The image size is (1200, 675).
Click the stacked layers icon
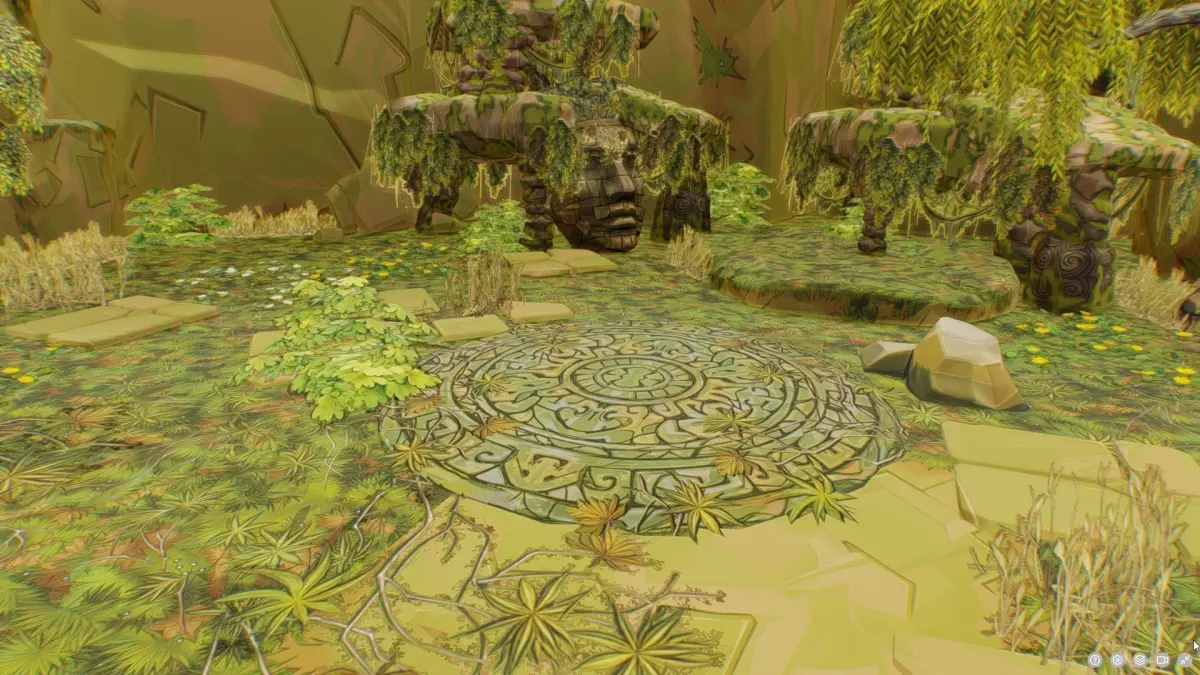(1140, 660)
